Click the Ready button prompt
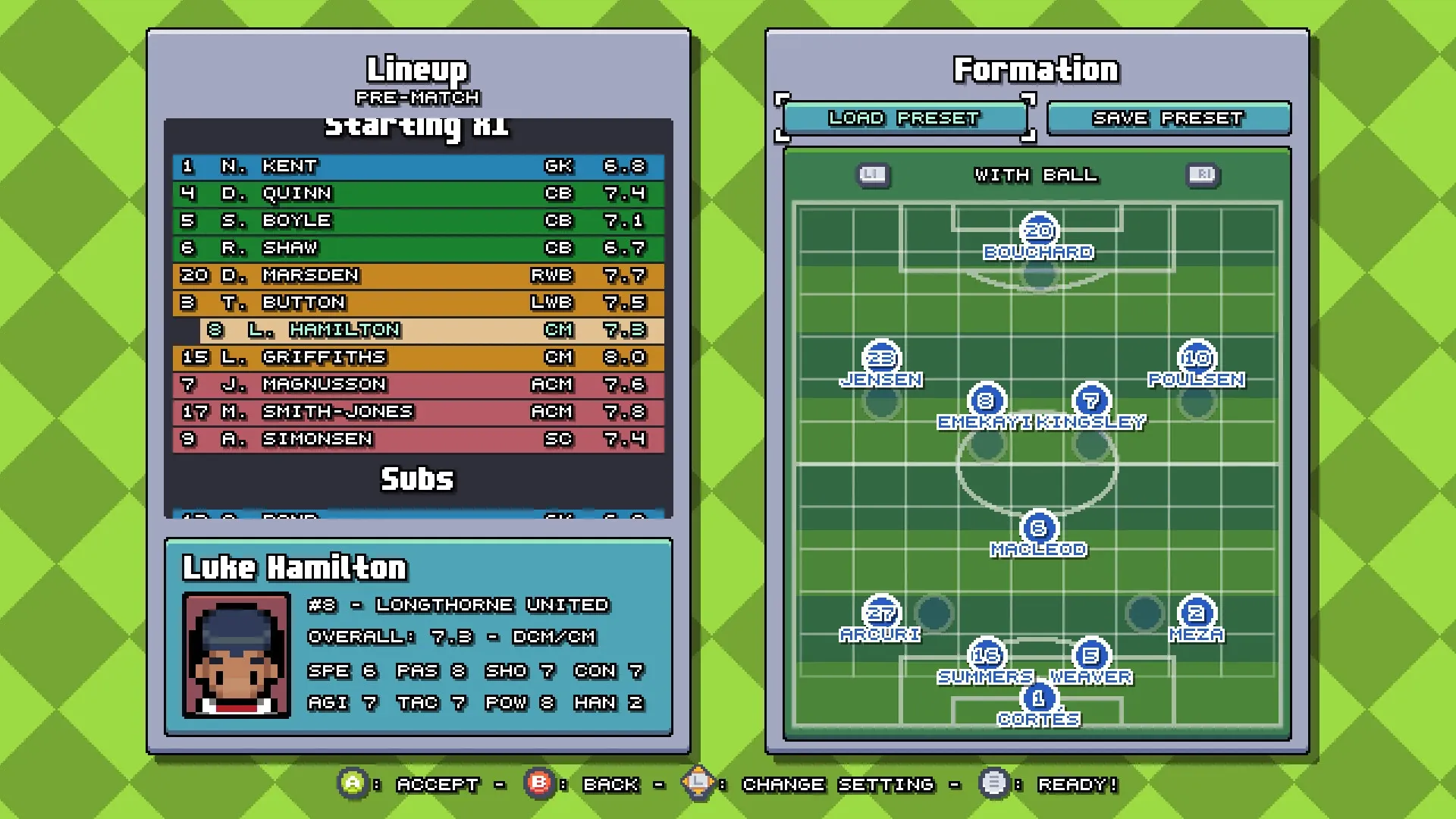Image resolution: width=1456 pixels, height=819 pixels. tap(995, 784)
